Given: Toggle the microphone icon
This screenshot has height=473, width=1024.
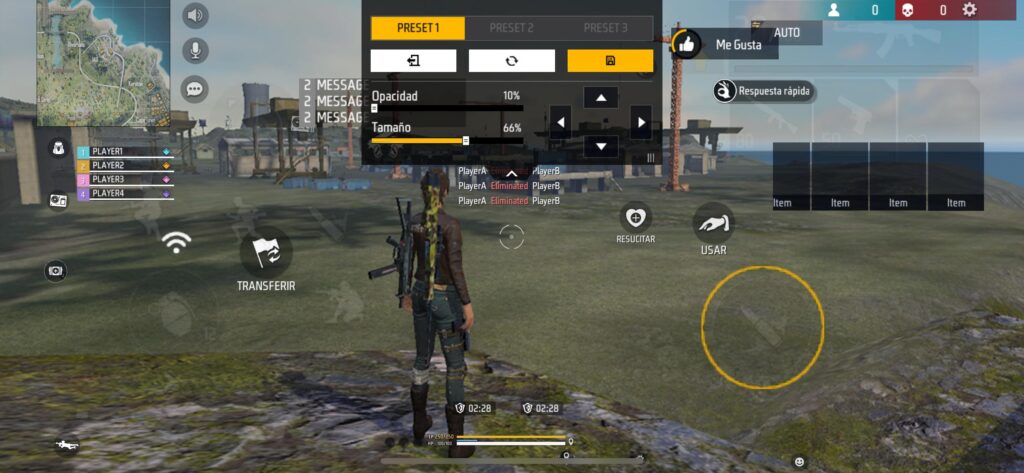Looking at the screenshot, I should (195, 50).
